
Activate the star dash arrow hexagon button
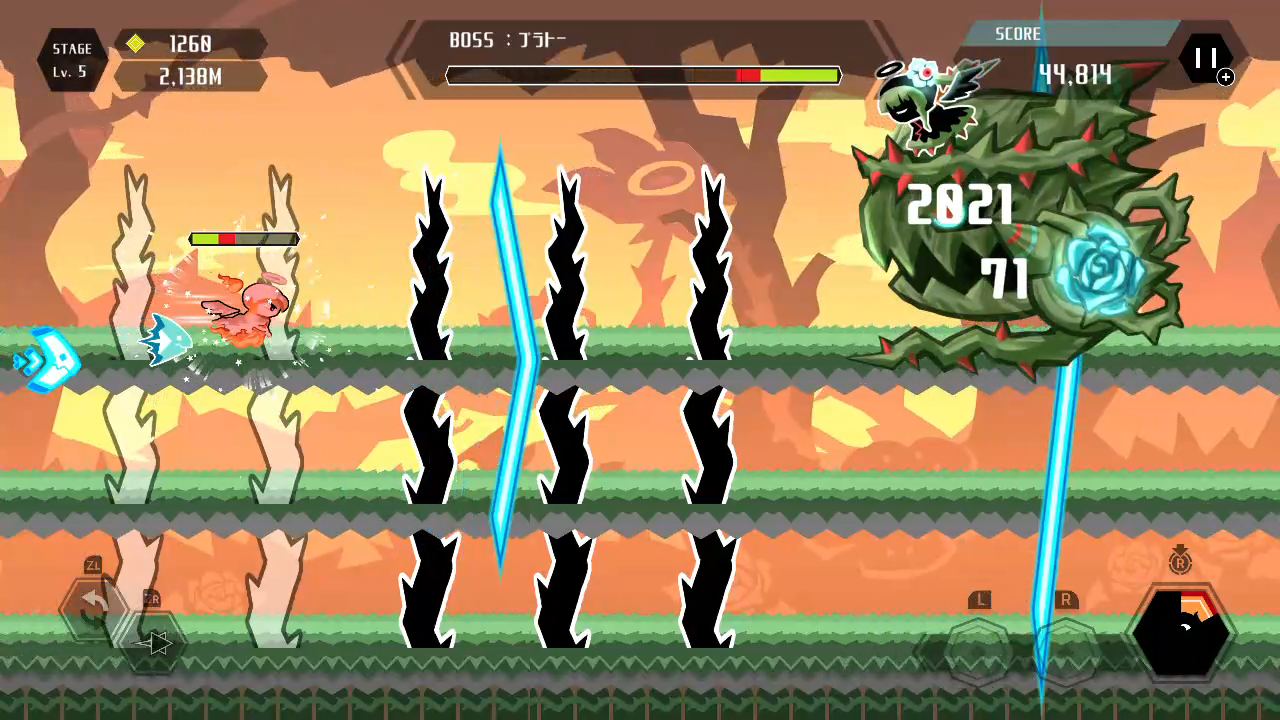coord(153,643)
